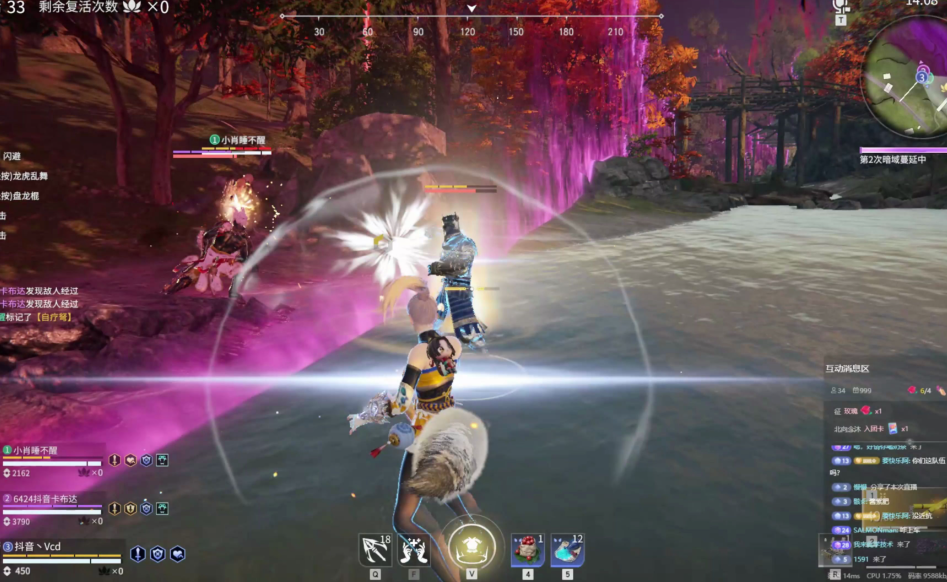
Task: Select own entry 抖音丶Vcd in team list
Action: pyautogui.click(x=52, y=547)
